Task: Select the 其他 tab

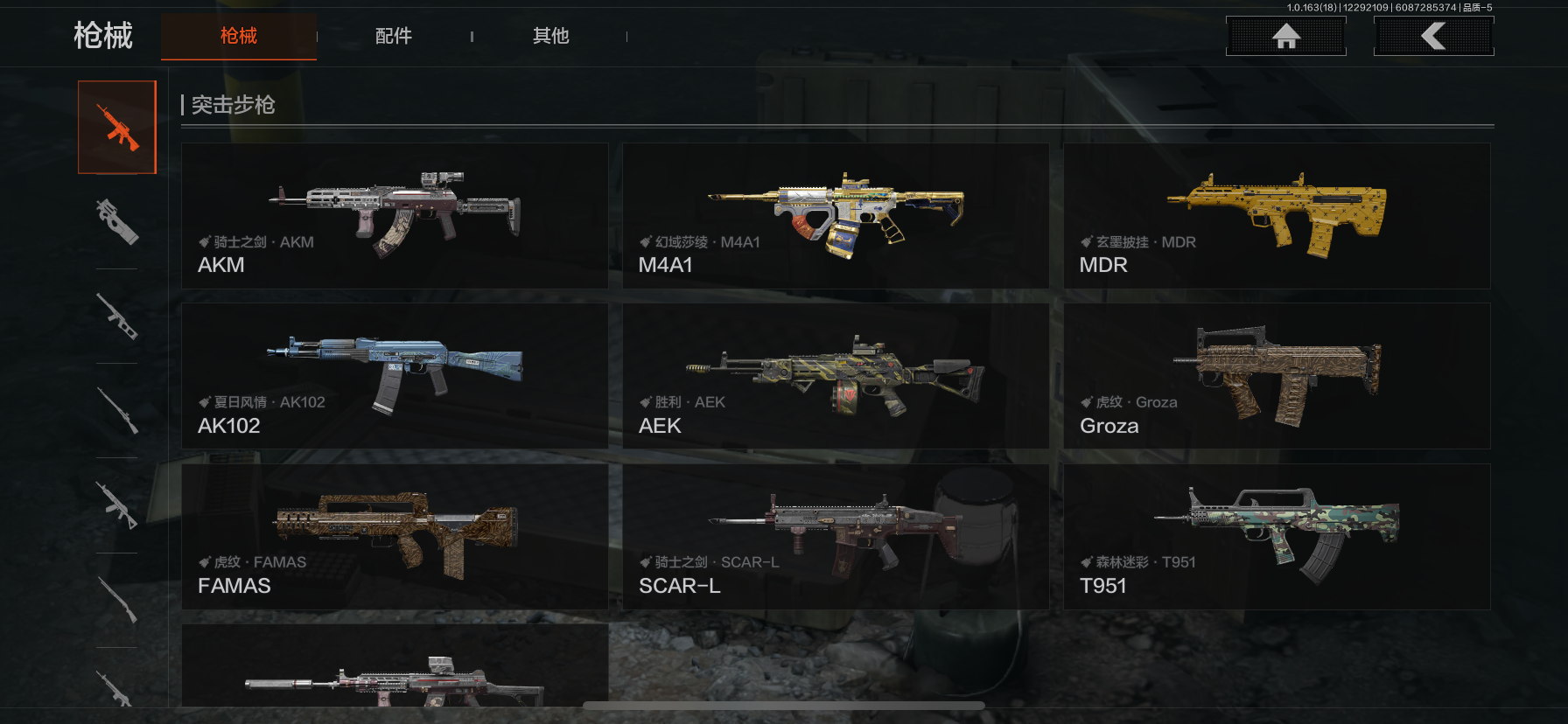Action: coord(550,36)
